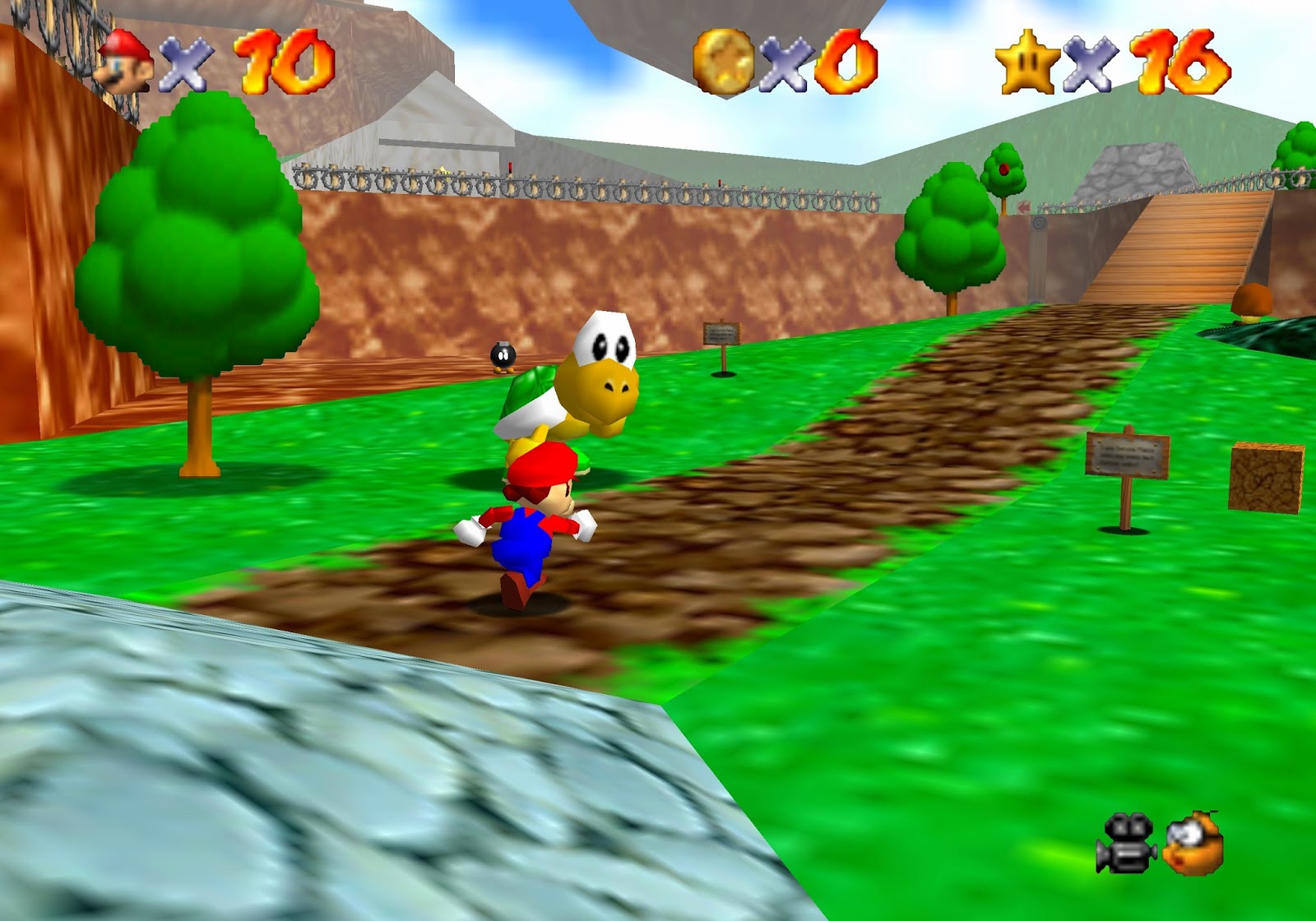1316x921 pixels.
Task: Click the red dot on the small tree
Action: pos(1004,170)
